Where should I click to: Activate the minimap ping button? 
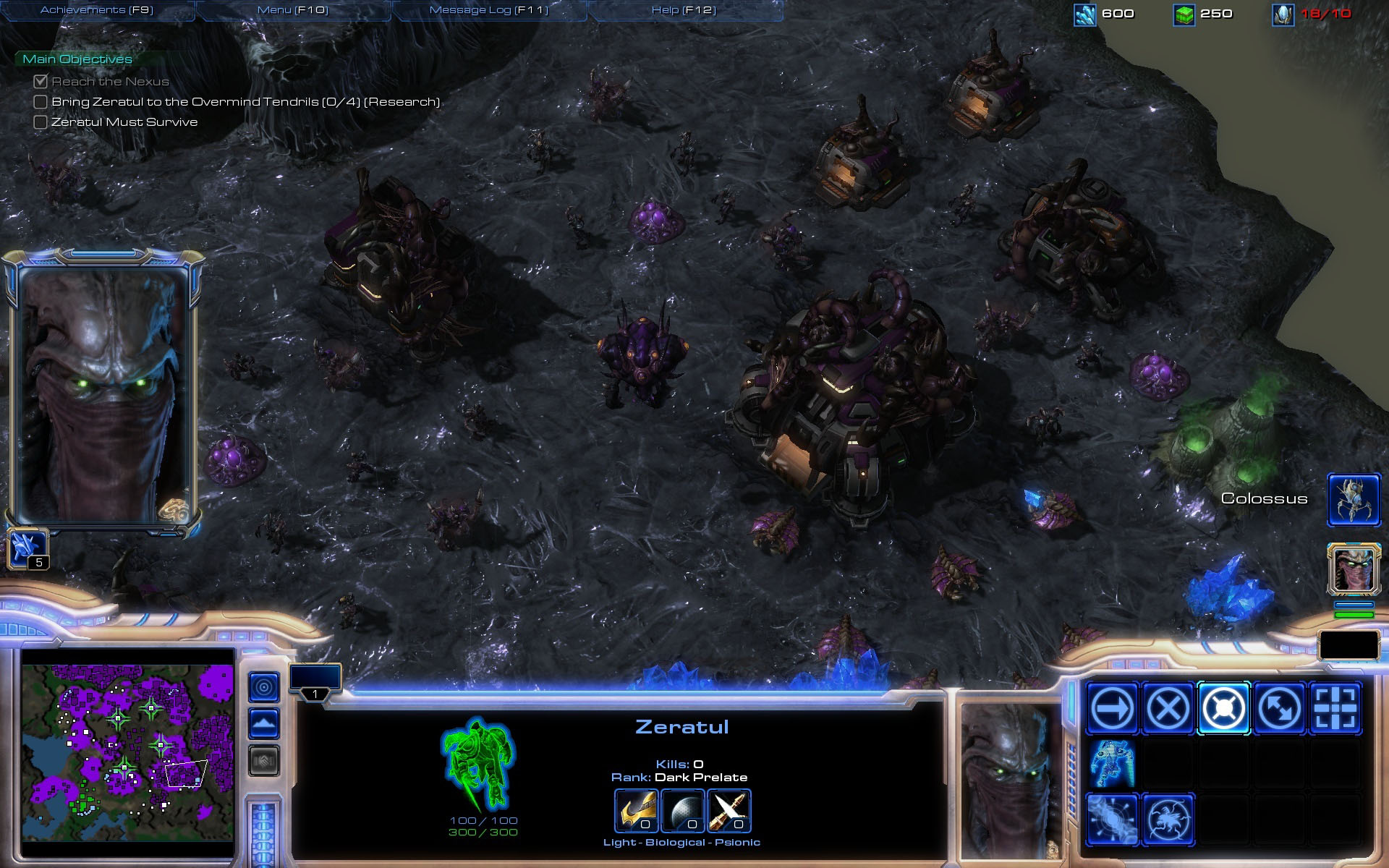pyautogui.click(x=264, y=686)
